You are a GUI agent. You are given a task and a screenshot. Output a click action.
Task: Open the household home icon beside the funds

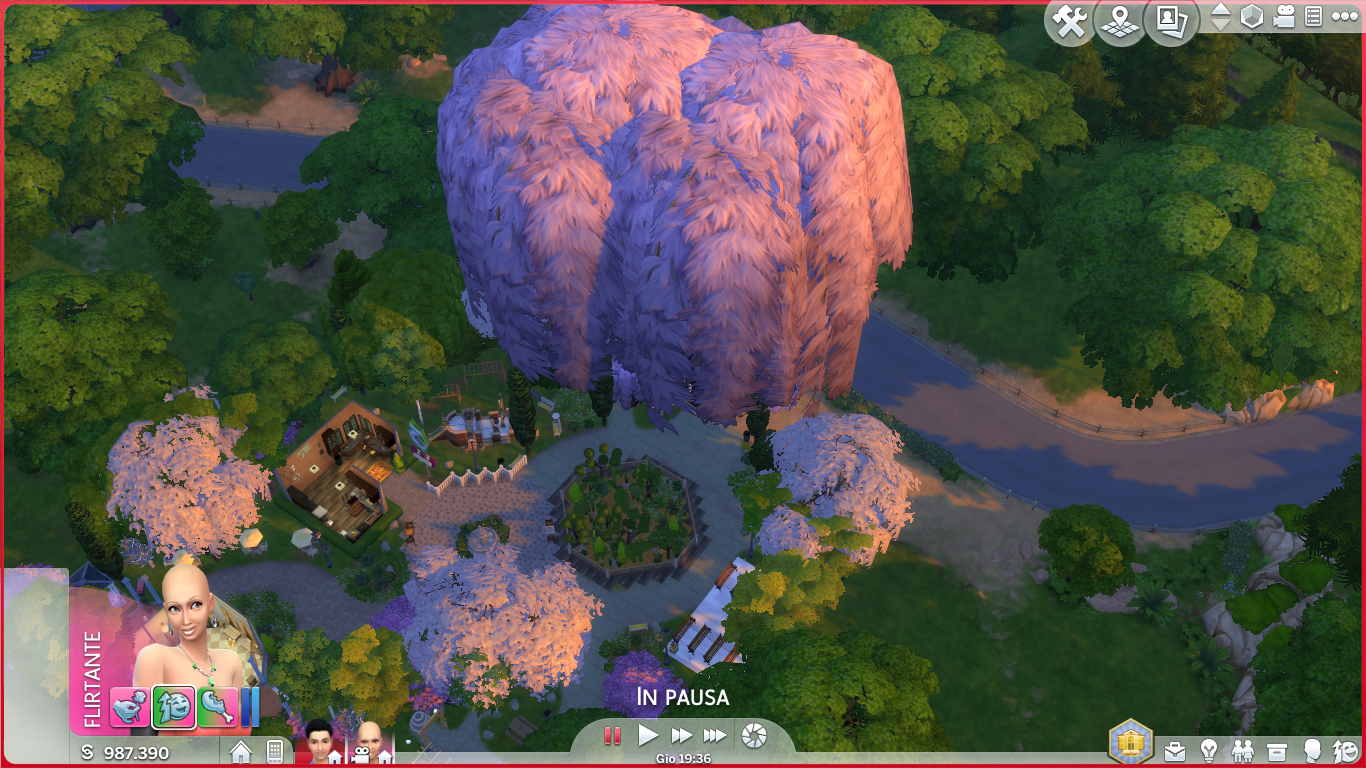pyautogui.click(x=241, y=752)
